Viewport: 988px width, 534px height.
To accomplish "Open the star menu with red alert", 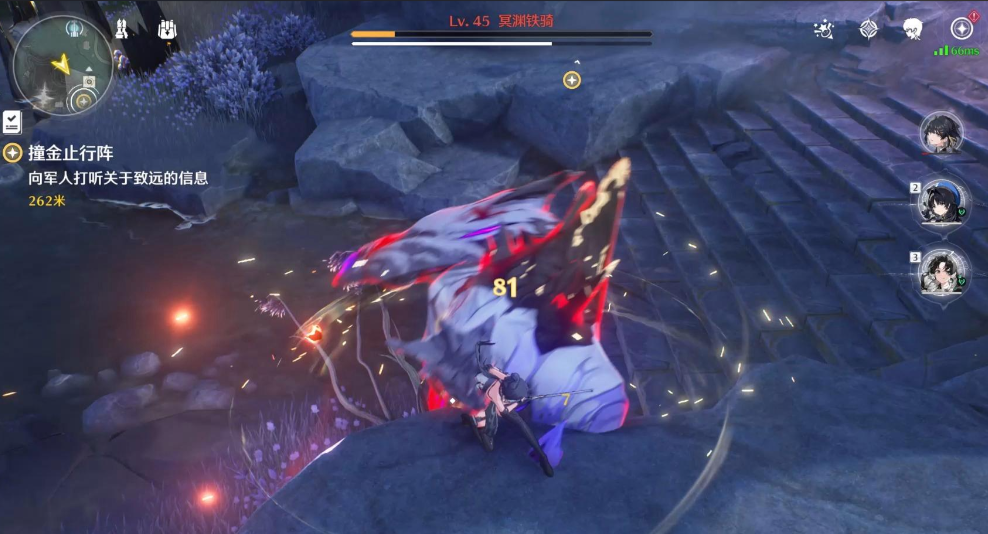I will [962, 28].
